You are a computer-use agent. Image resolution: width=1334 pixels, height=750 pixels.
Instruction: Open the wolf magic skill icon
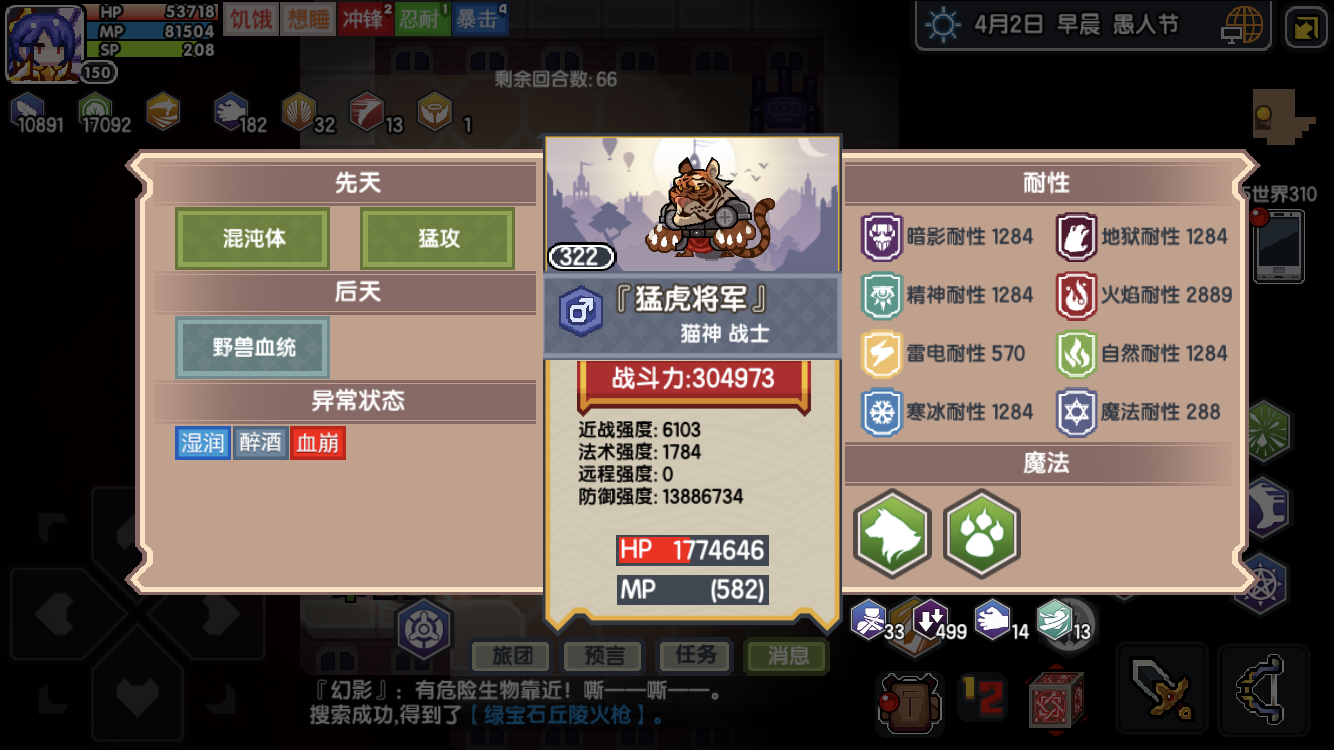[891, 534]
